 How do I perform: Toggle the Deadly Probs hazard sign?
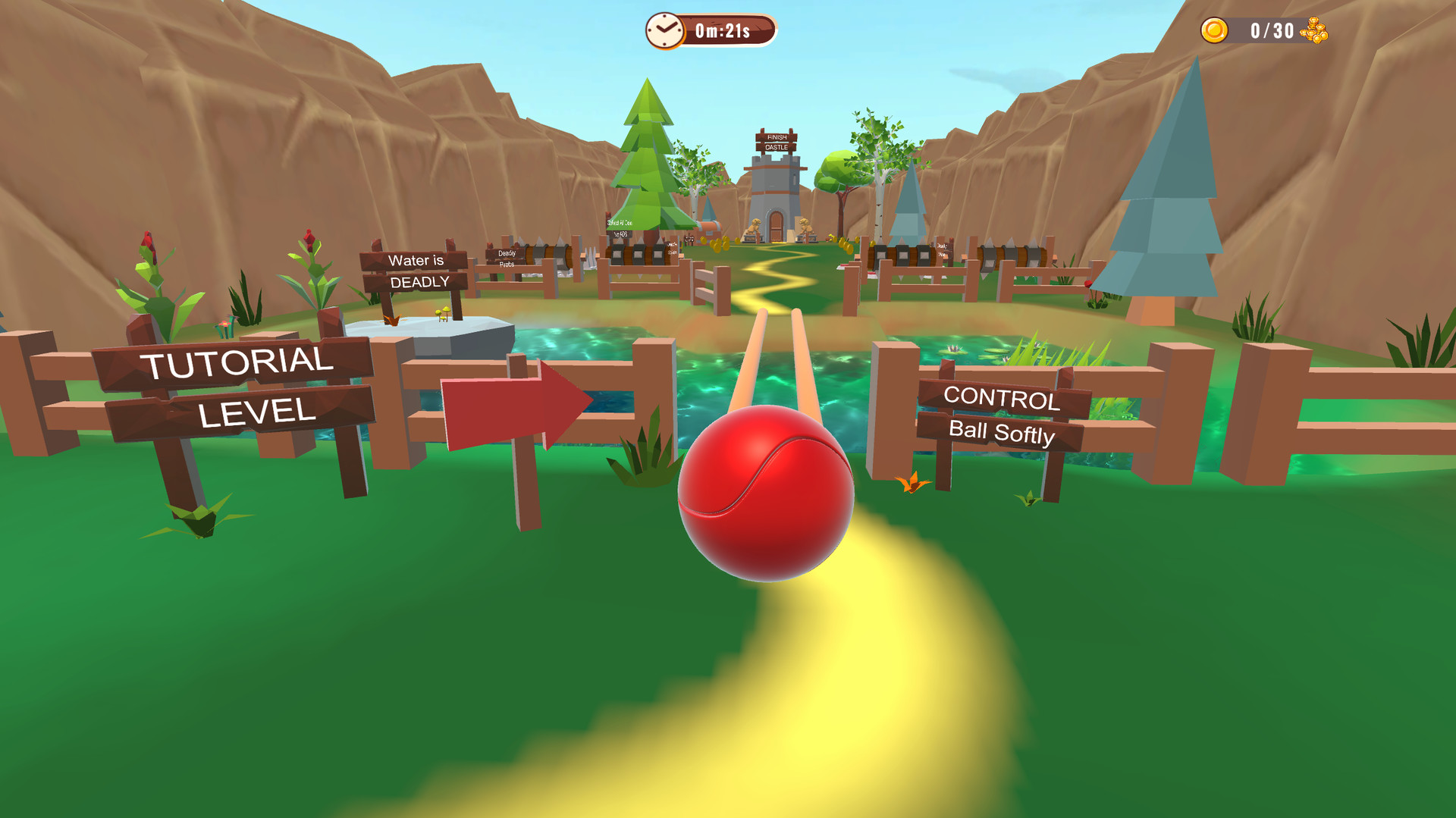tap(507, 259)
